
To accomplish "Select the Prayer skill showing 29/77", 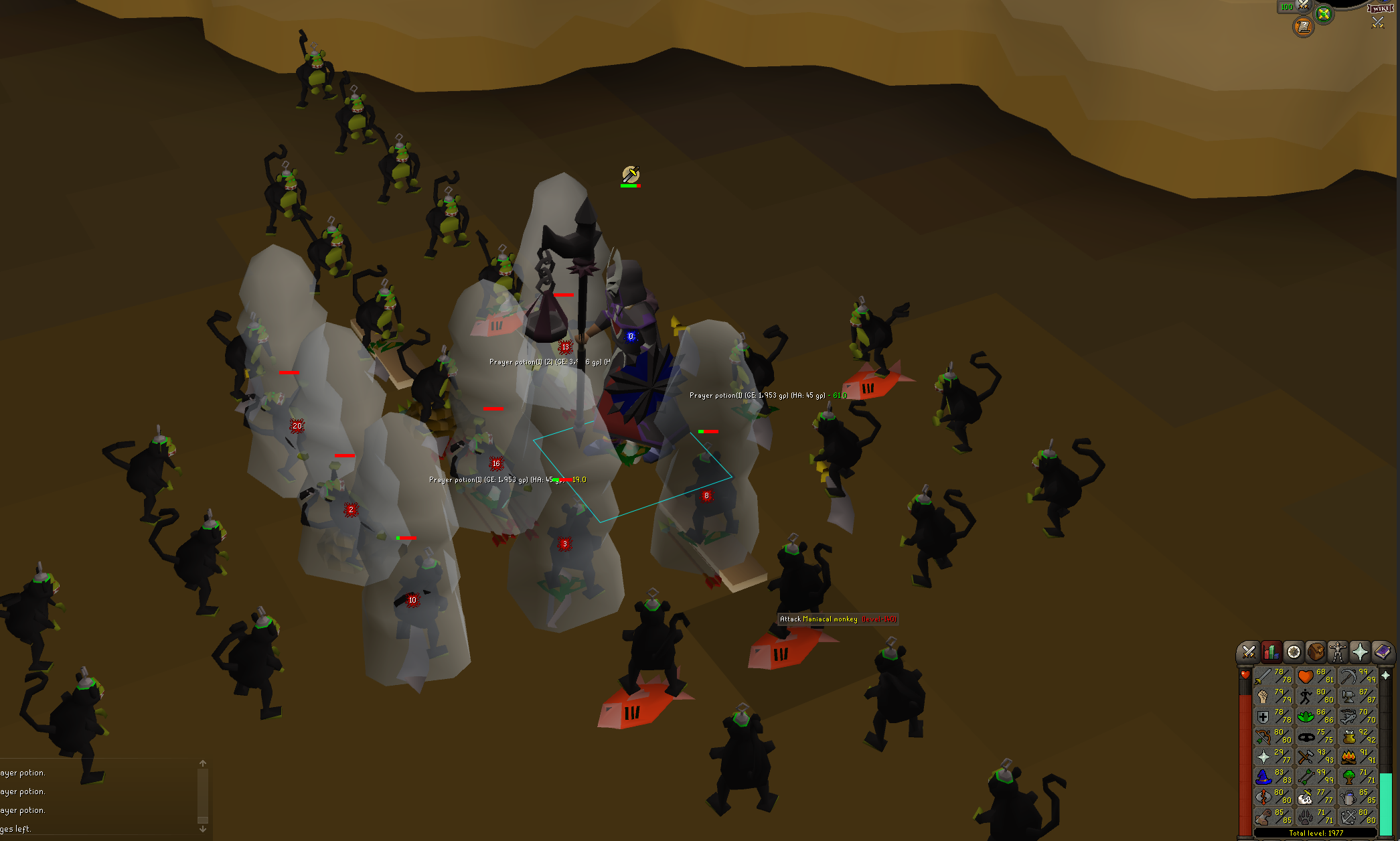I will [x=1273, y=757].
